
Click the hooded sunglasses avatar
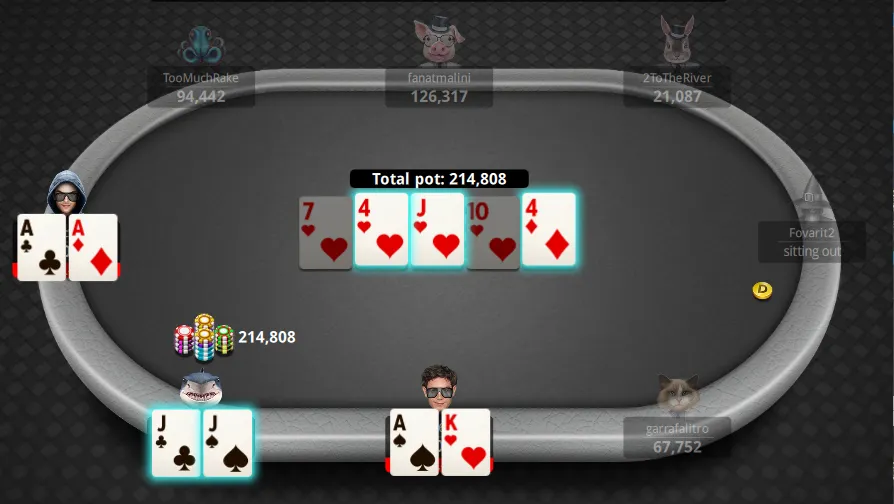pos(67,194)
